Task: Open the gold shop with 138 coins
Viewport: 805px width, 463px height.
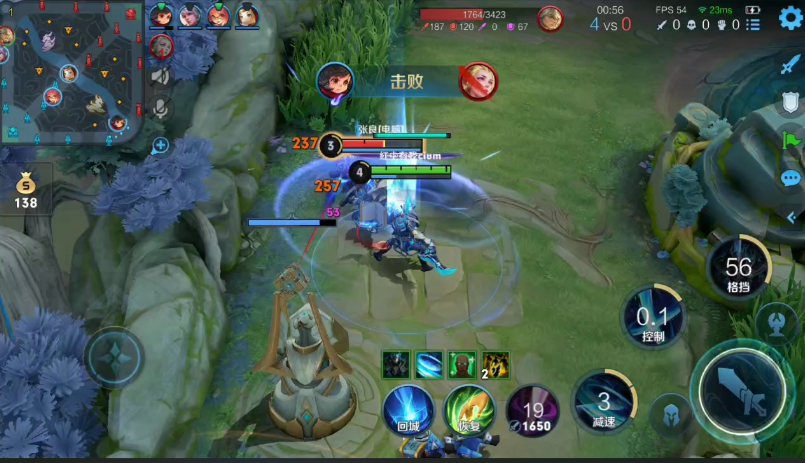Action: [x=25, y=190]
